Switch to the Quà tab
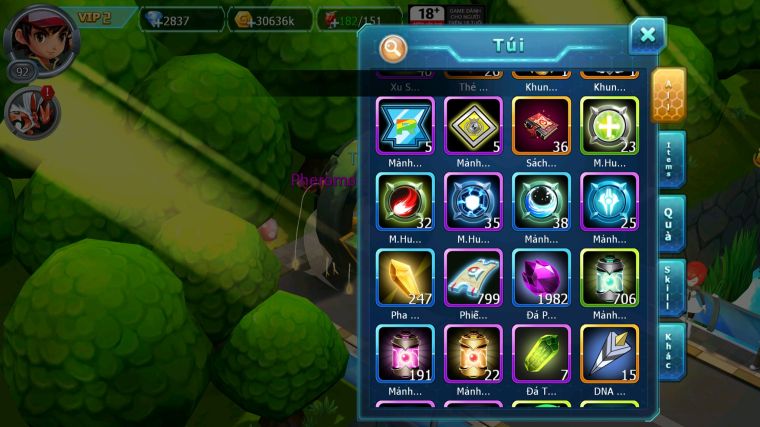 coord(668,222)
